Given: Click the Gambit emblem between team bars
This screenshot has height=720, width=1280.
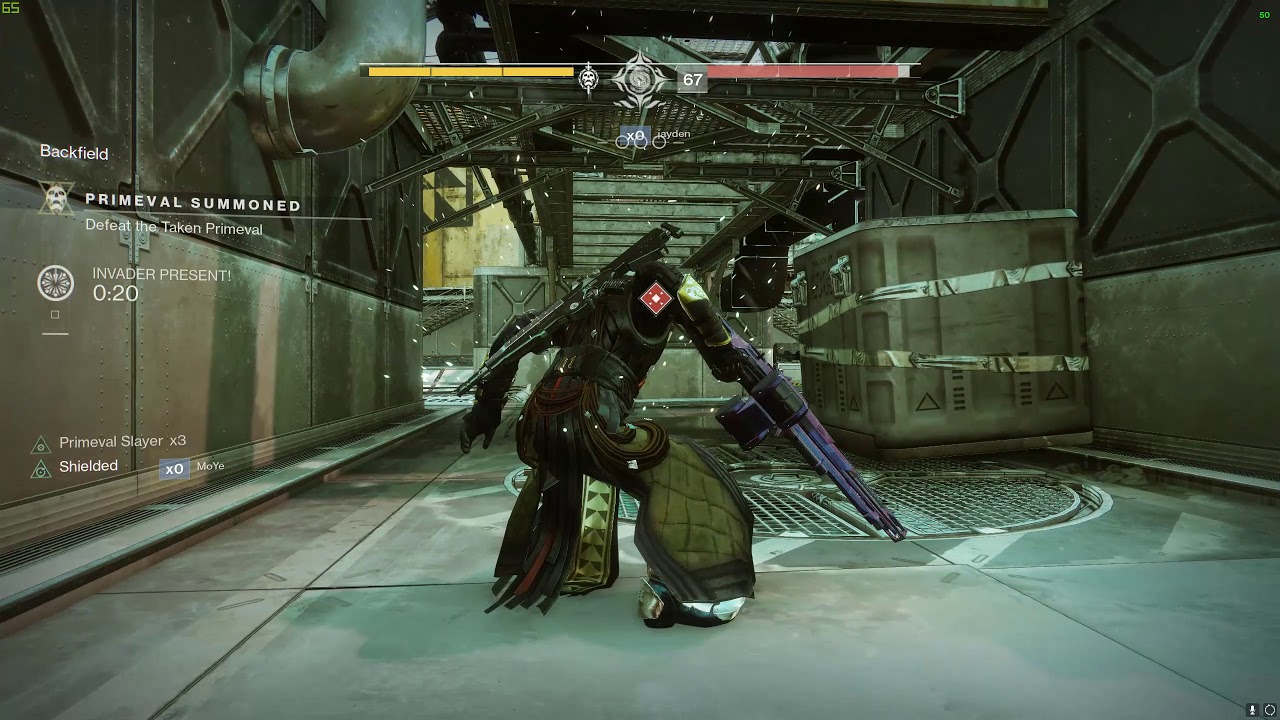Looking at the screenshot, I should pos(639,81).
